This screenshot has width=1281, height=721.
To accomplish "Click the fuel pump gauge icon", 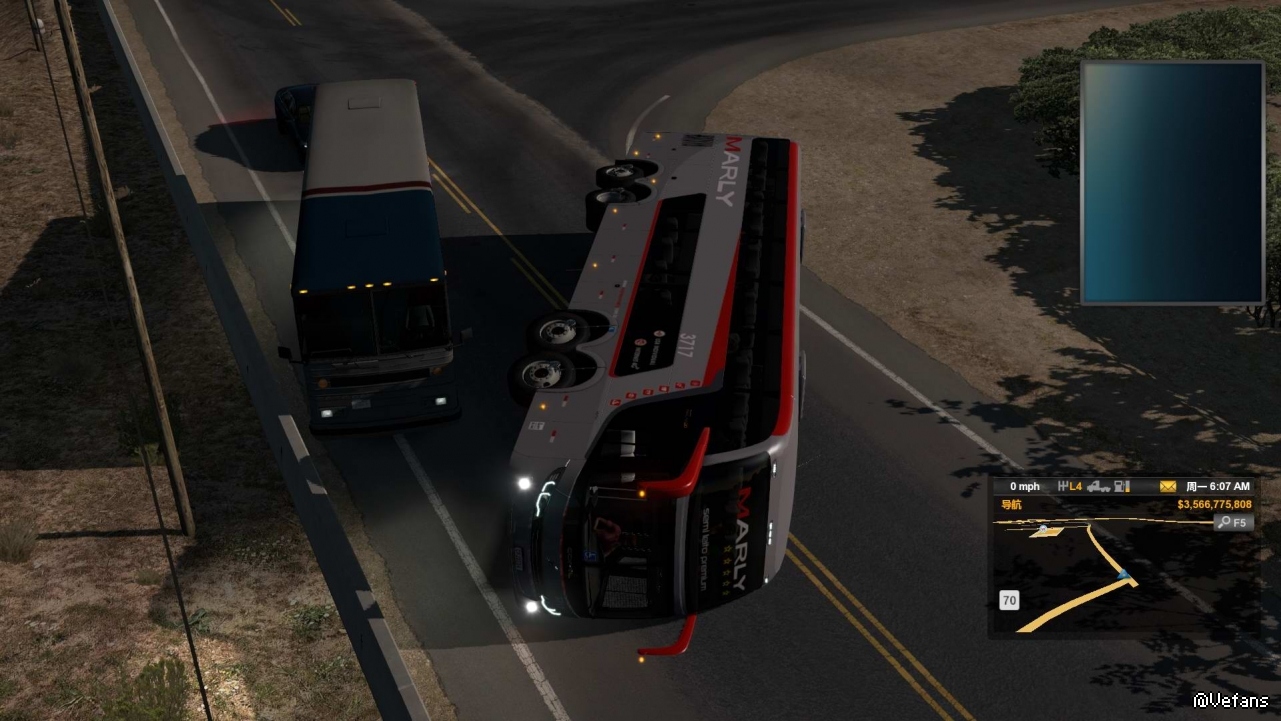I will click(1121, 486).
